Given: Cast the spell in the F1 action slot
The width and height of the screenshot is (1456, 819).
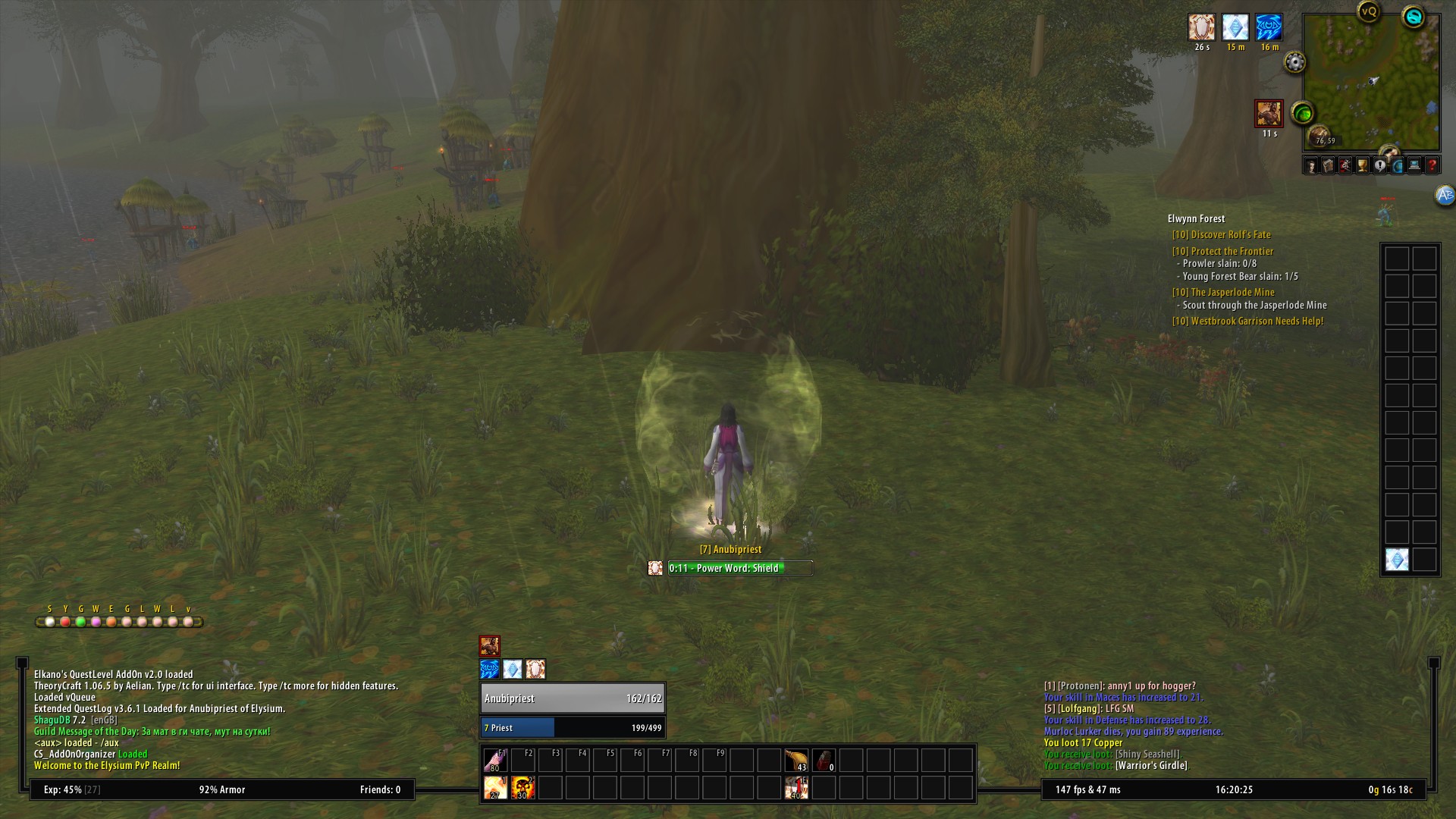Looking at the screenshot, I should coord(495,760).
